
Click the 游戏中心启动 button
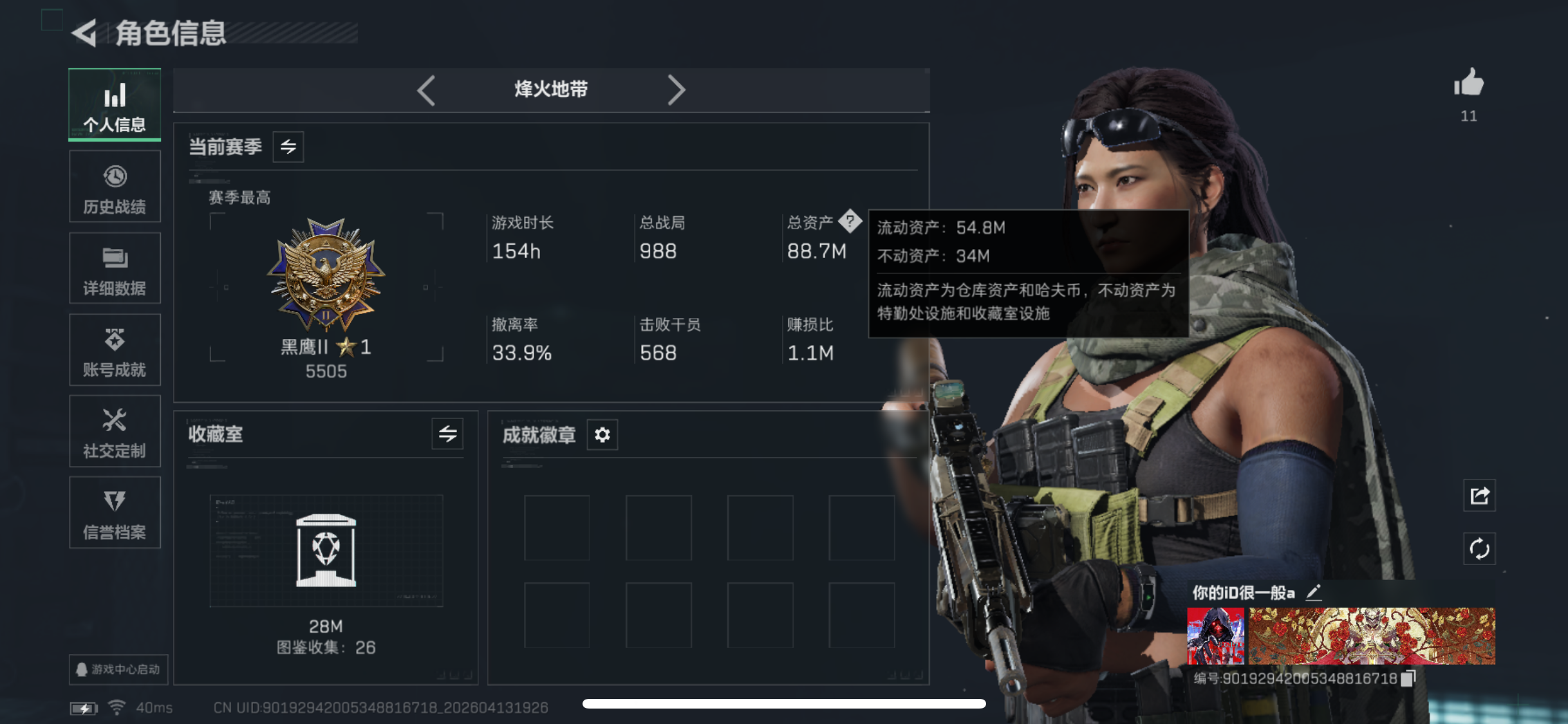[x=117, y=670]
